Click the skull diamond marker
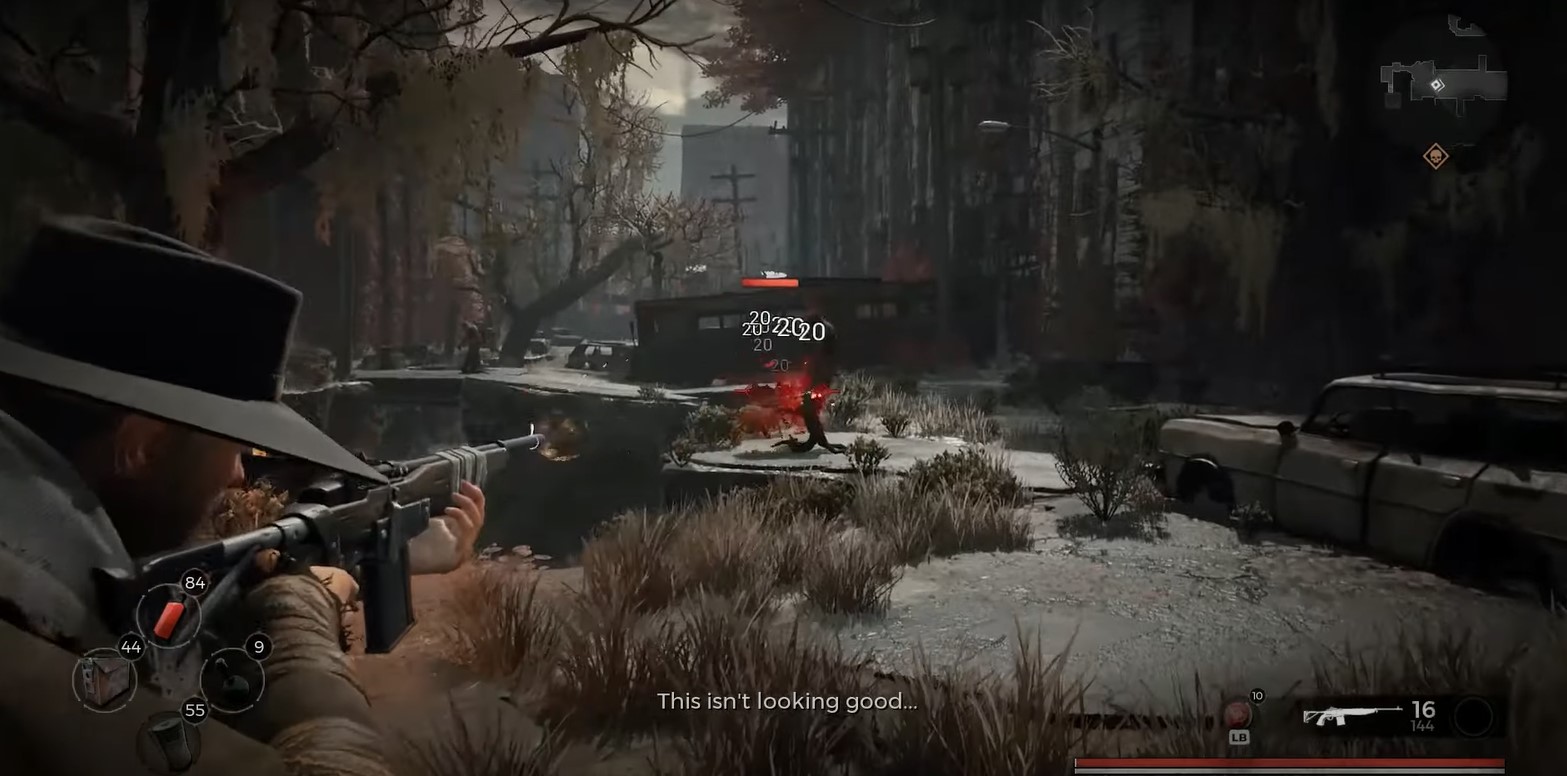Image resolution: width=1567 pixels, height=776 pixels. (1436, 156)
